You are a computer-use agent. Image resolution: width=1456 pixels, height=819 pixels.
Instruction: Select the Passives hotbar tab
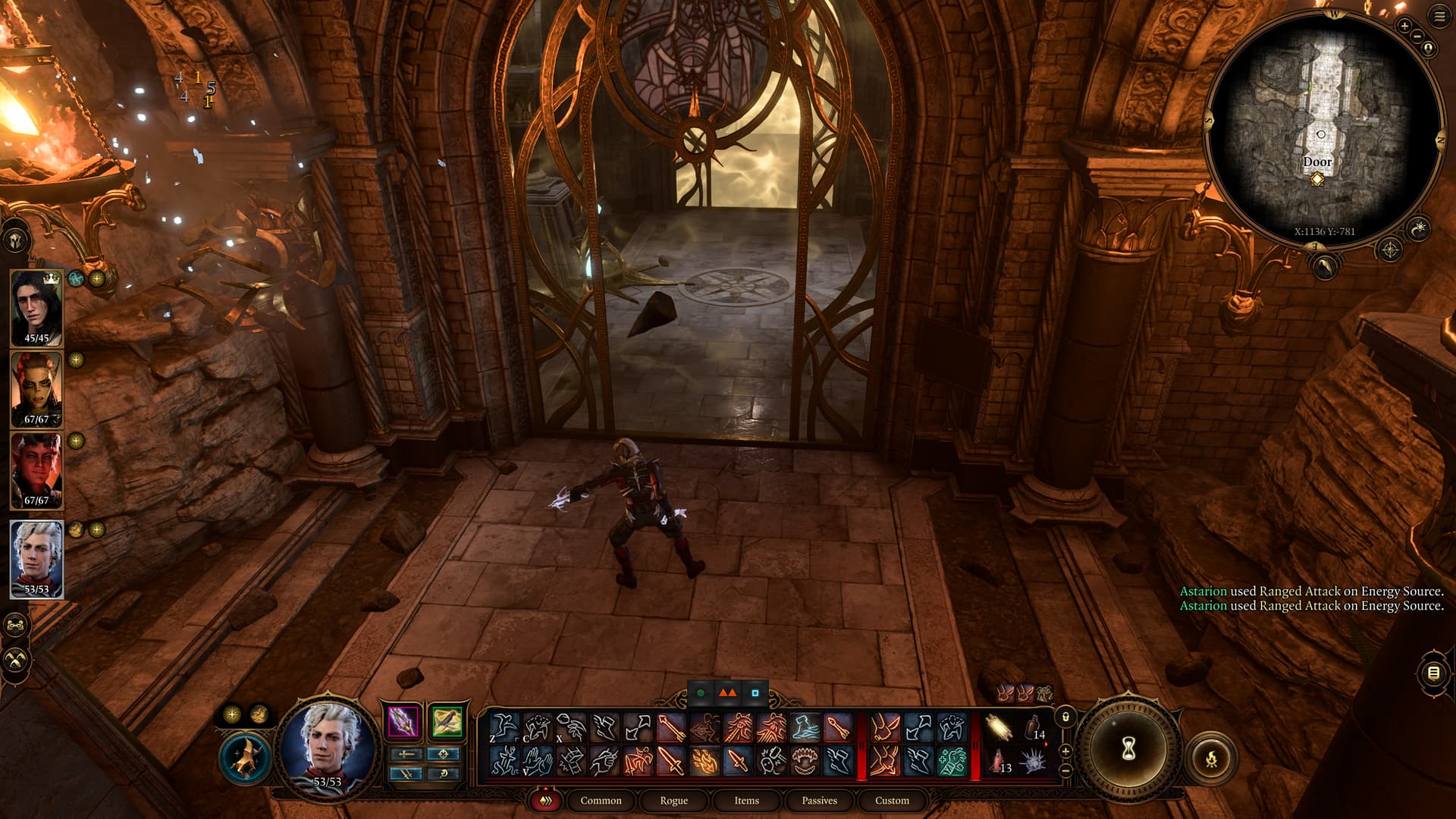[819, 800]
